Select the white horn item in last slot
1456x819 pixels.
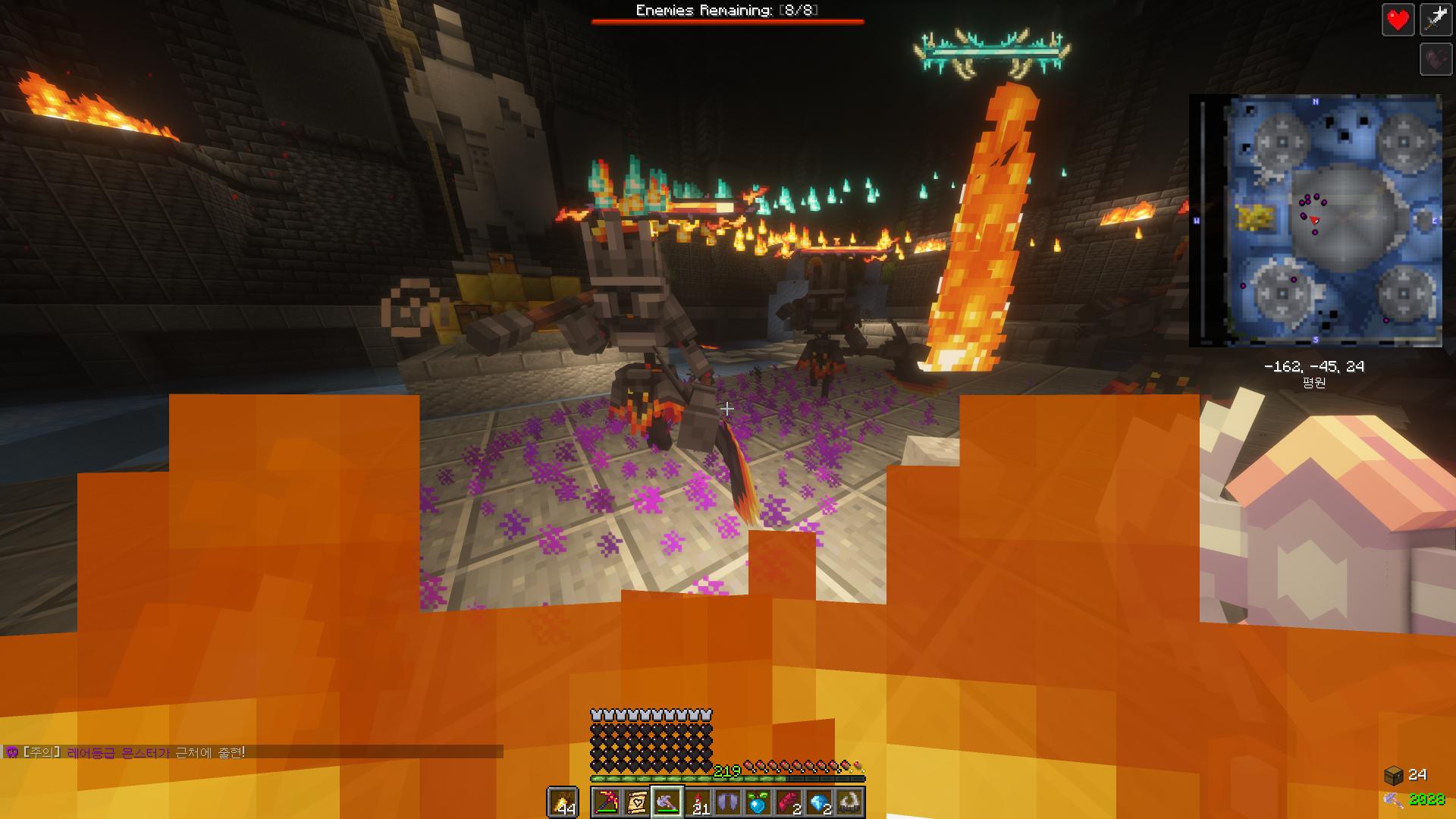(x=849, y=802)
